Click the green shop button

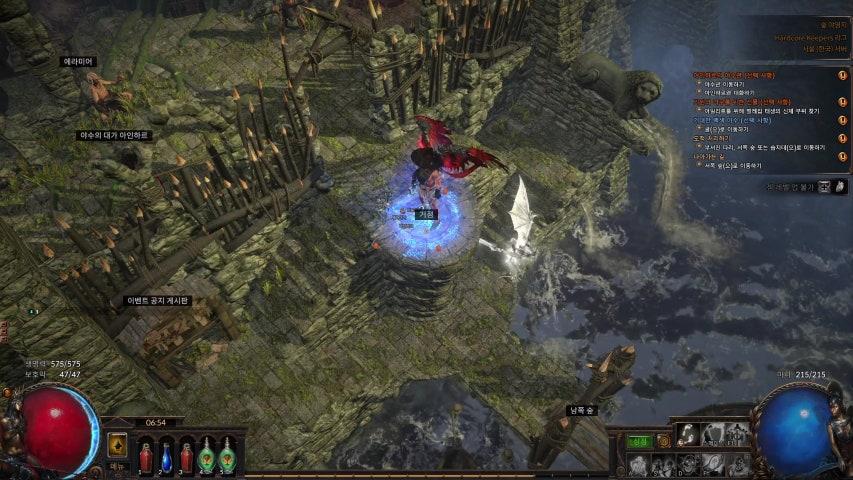(x=639, y=441)
